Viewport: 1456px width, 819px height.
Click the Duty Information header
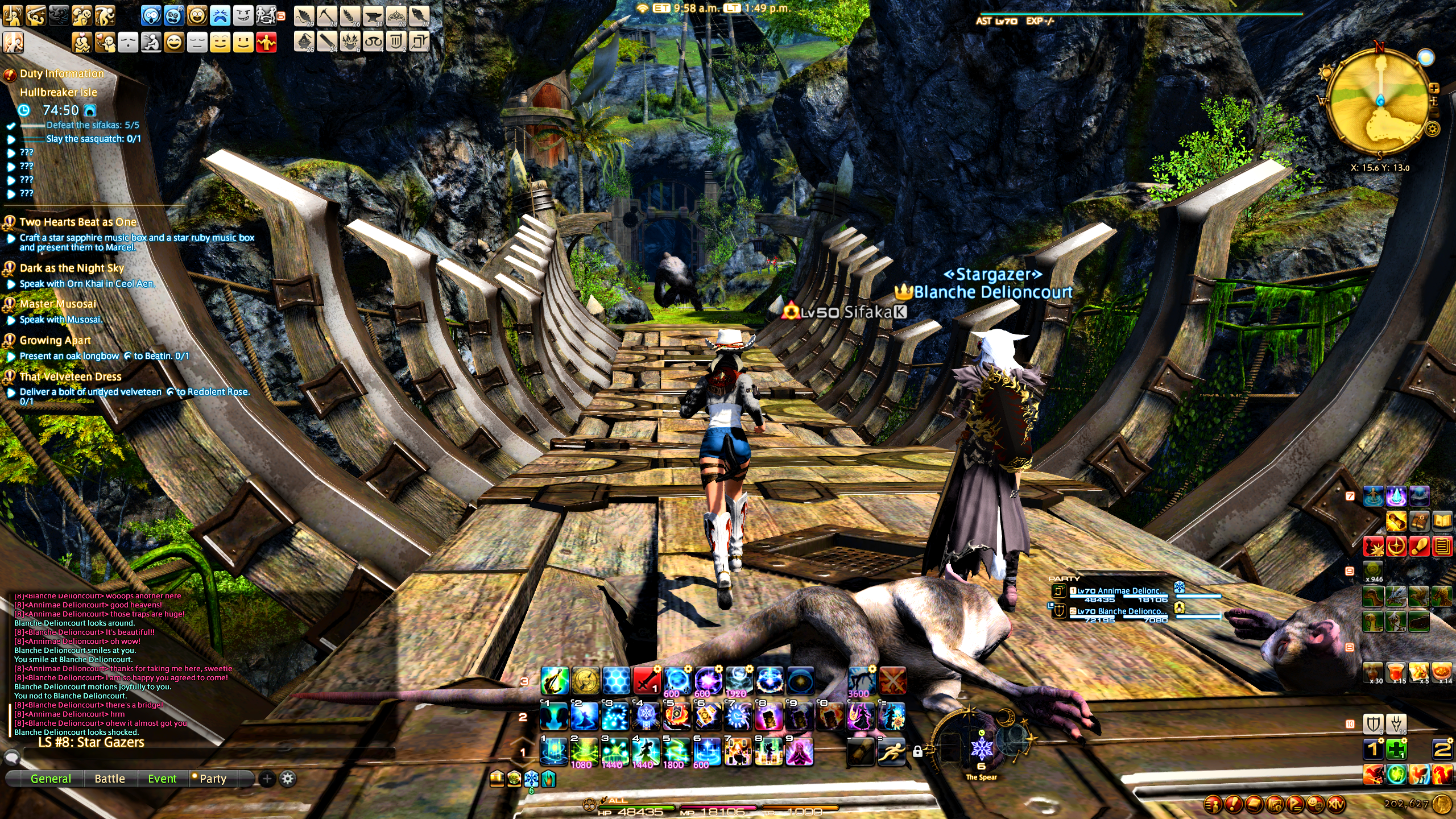click(x=62, y=73)
